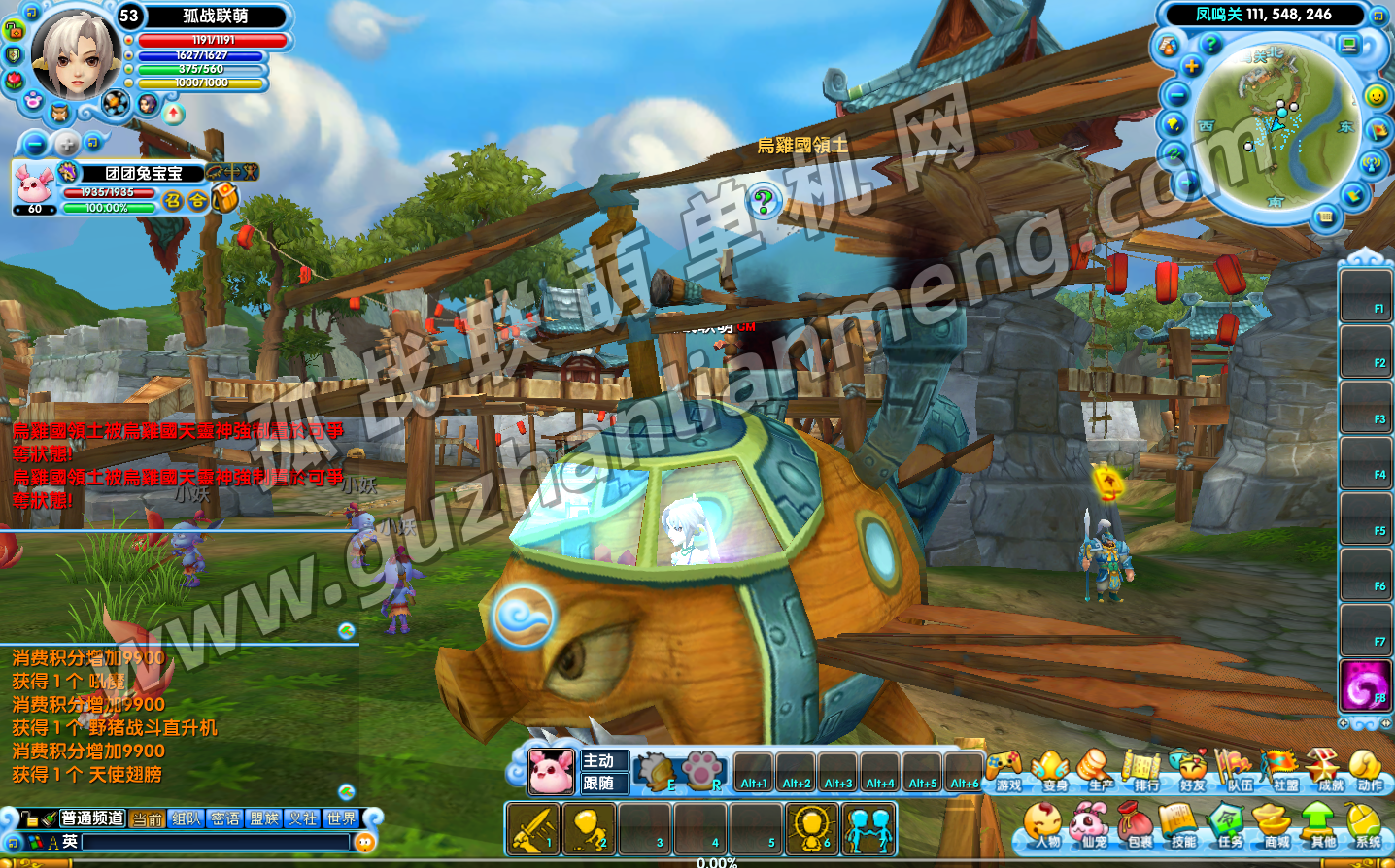Select the F8 purple swirl skill slot
Screen dimensions: 1395x868
[1364, 685]
